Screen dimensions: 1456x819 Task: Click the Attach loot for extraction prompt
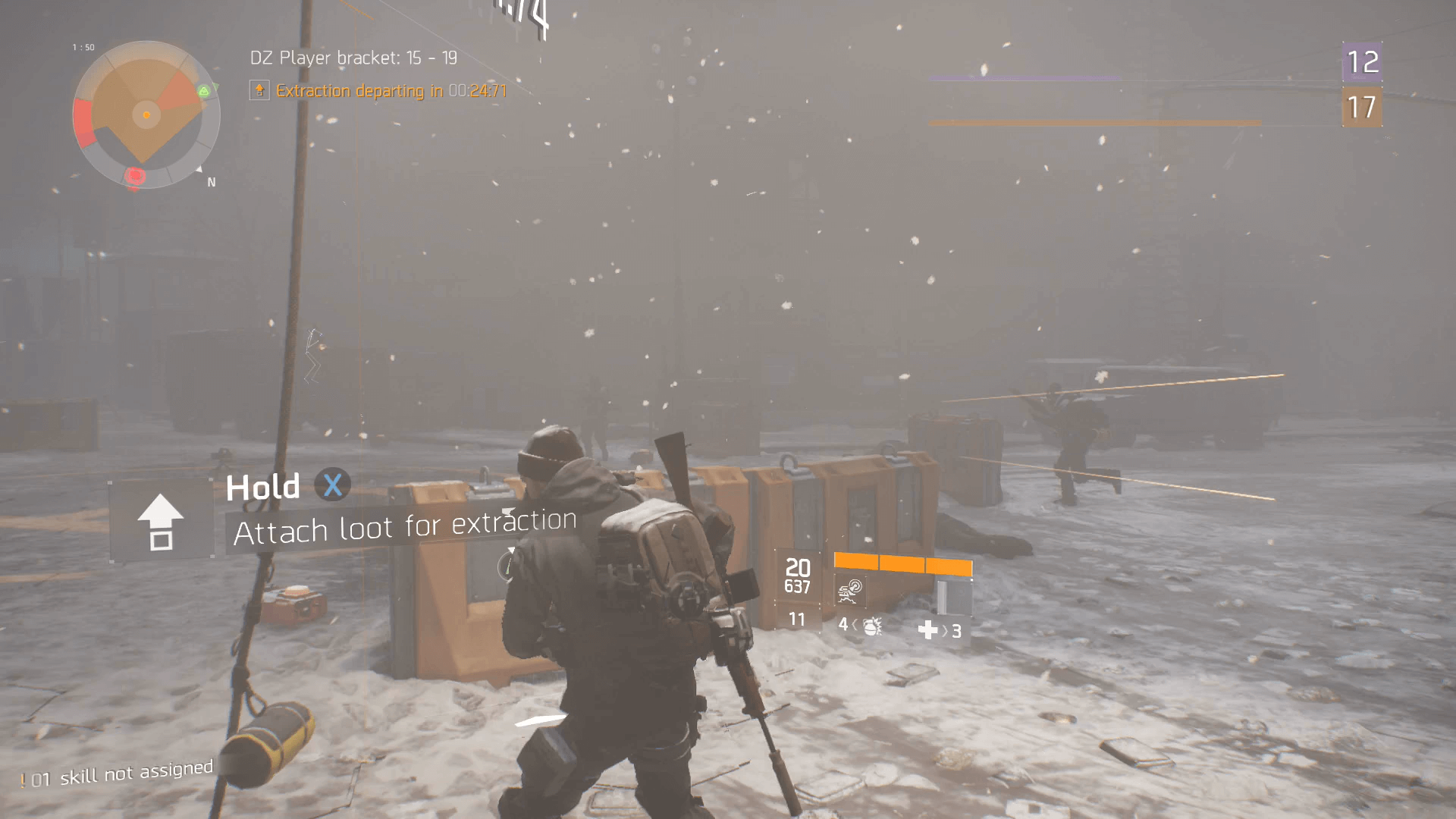point(406,526)
